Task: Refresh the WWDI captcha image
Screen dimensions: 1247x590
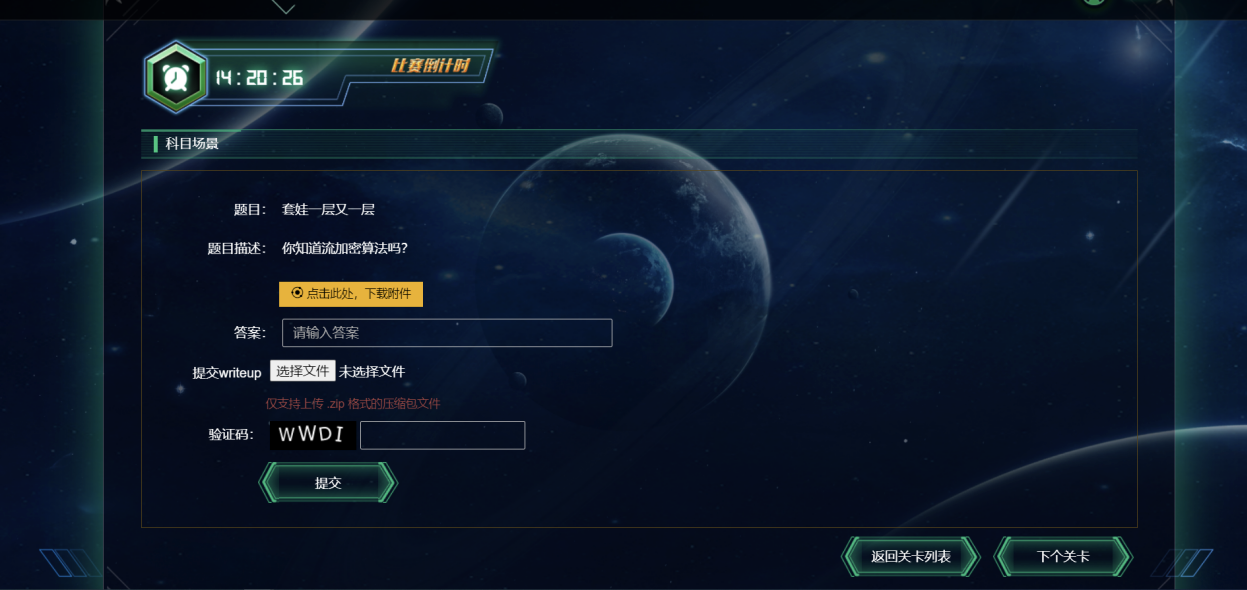Action: (x=311, y=435)
